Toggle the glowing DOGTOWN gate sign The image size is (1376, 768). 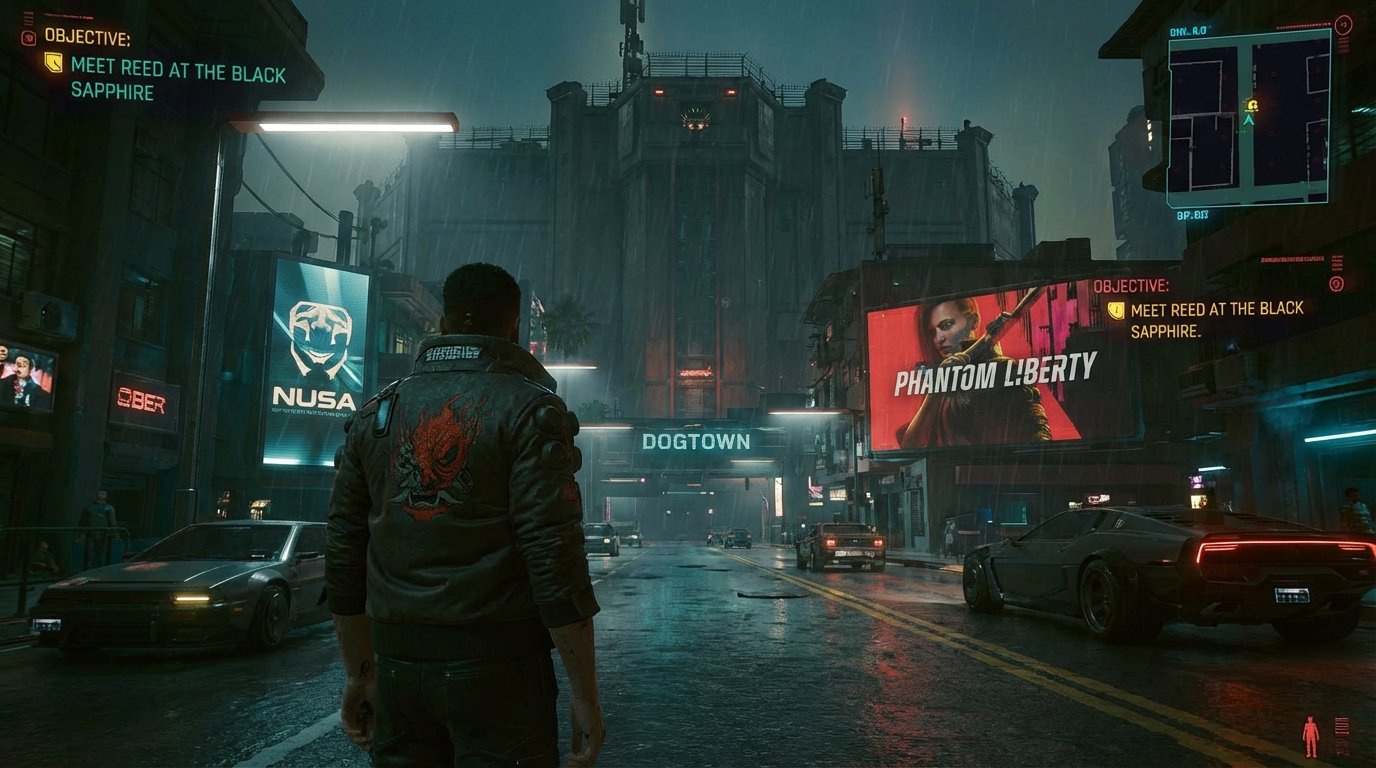pyautogui.click(x=697, y=439)
